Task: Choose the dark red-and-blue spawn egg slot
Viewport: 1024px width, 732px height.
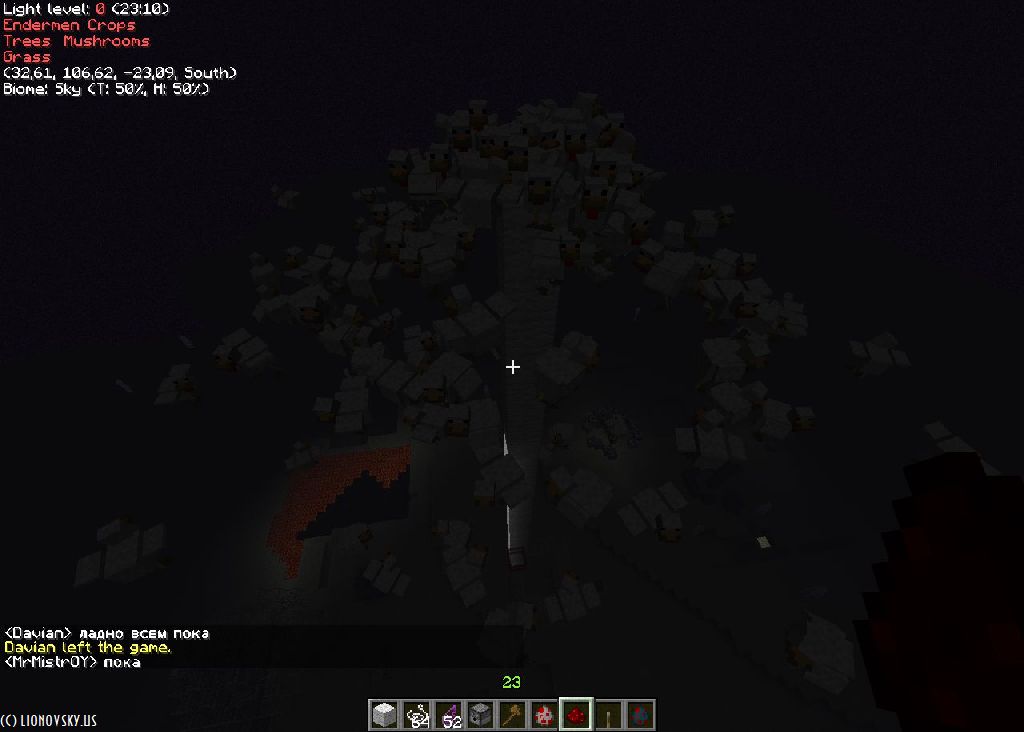Action: pos(640,715)
